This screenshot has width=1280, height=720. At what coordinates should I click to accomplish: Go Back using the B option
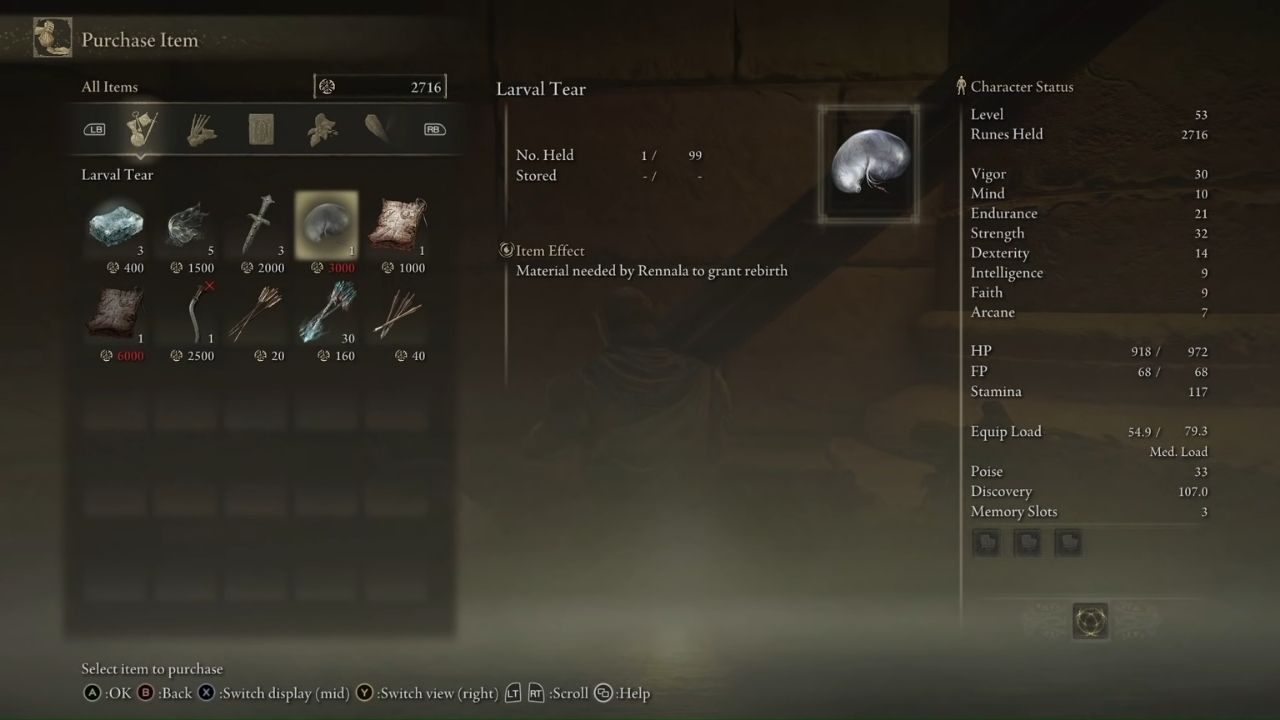click(147, 692)
